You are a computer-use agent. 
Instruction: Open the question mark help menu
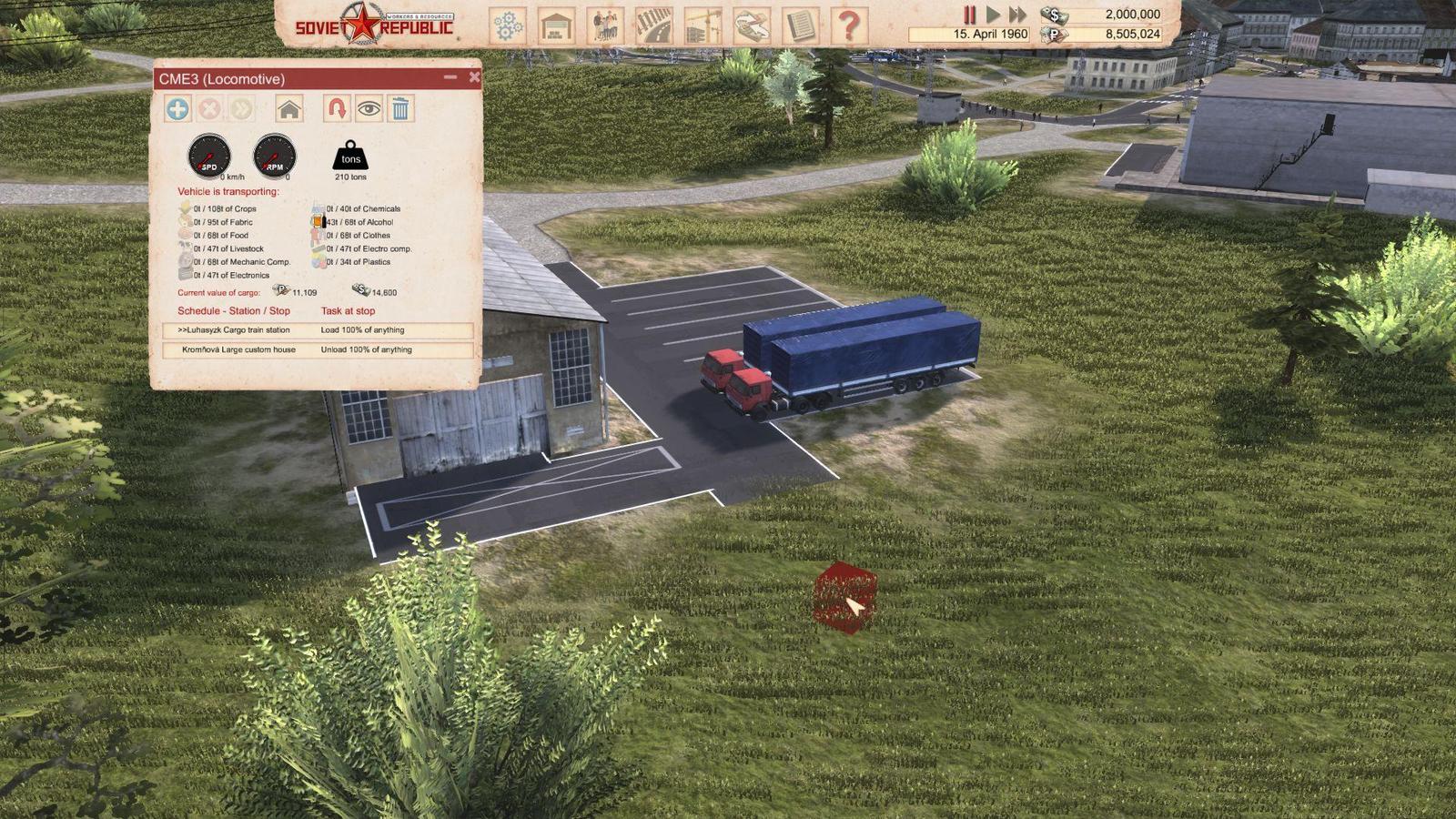click(x=849, y=25)
